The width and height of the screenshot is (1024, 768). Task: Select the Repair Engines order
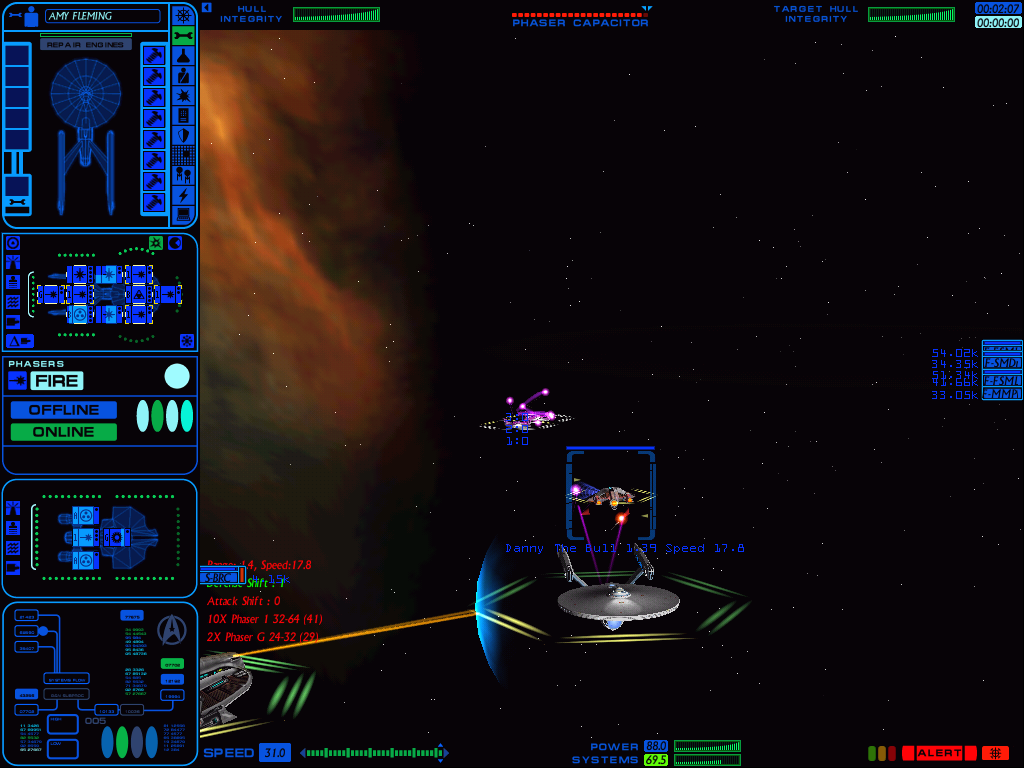coord(86,45)
